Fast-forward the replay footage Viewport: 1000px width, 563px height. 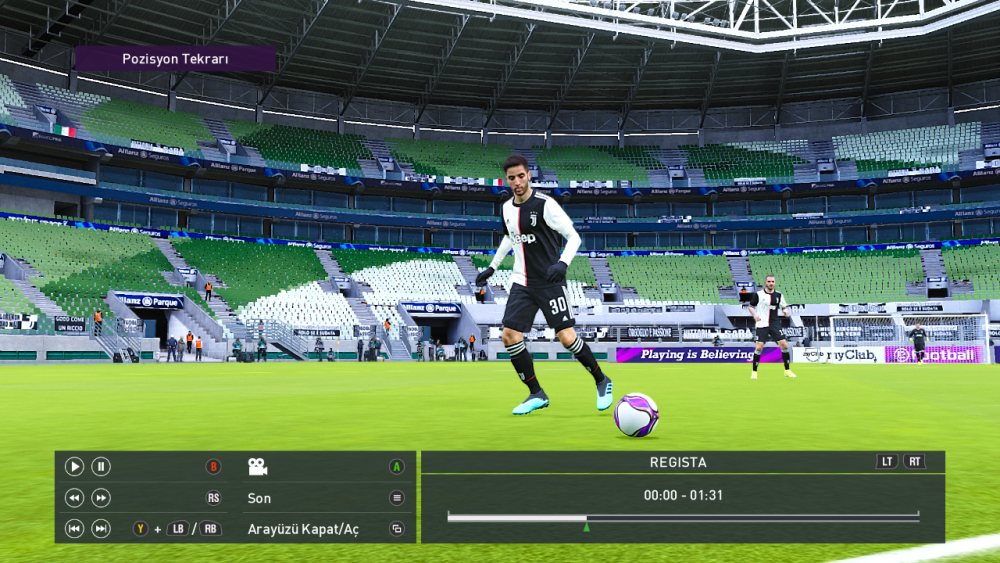pos(101,498)
